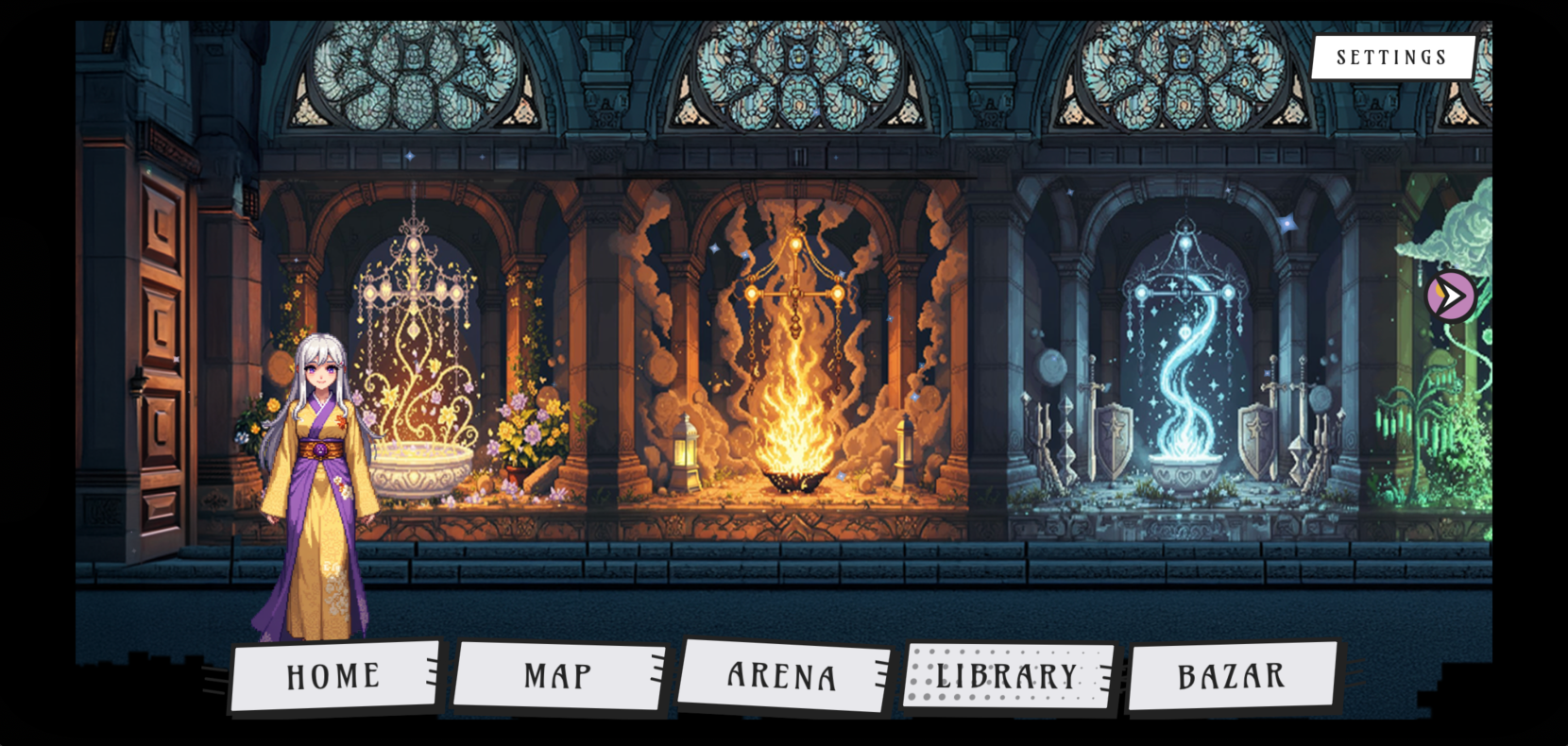This screenshot has width=1568, height=746.
Task: Click the purple next arrow button
Action: (1451, 297)
